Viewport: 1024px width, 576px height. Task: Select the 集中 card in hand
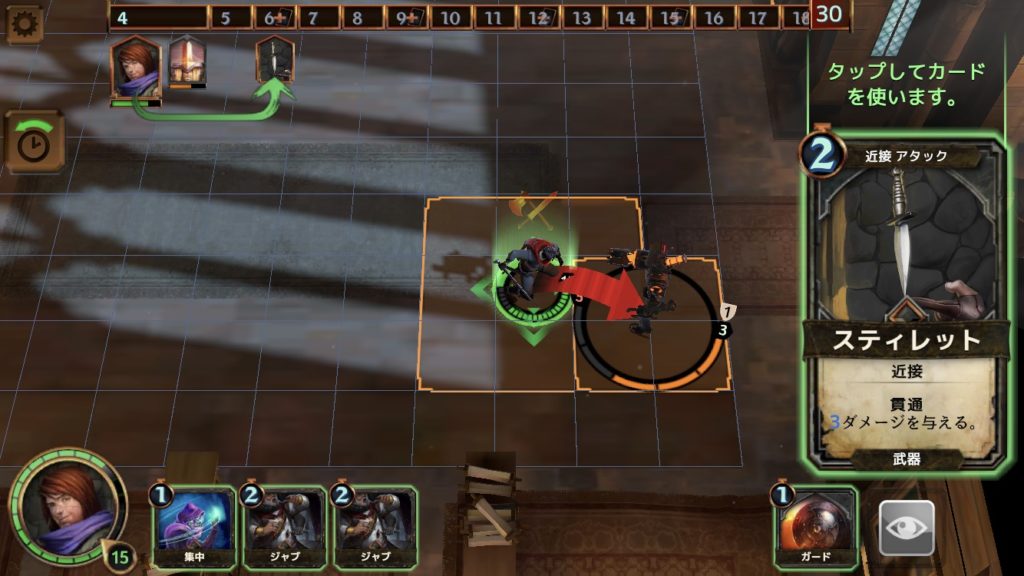[195, 525]
